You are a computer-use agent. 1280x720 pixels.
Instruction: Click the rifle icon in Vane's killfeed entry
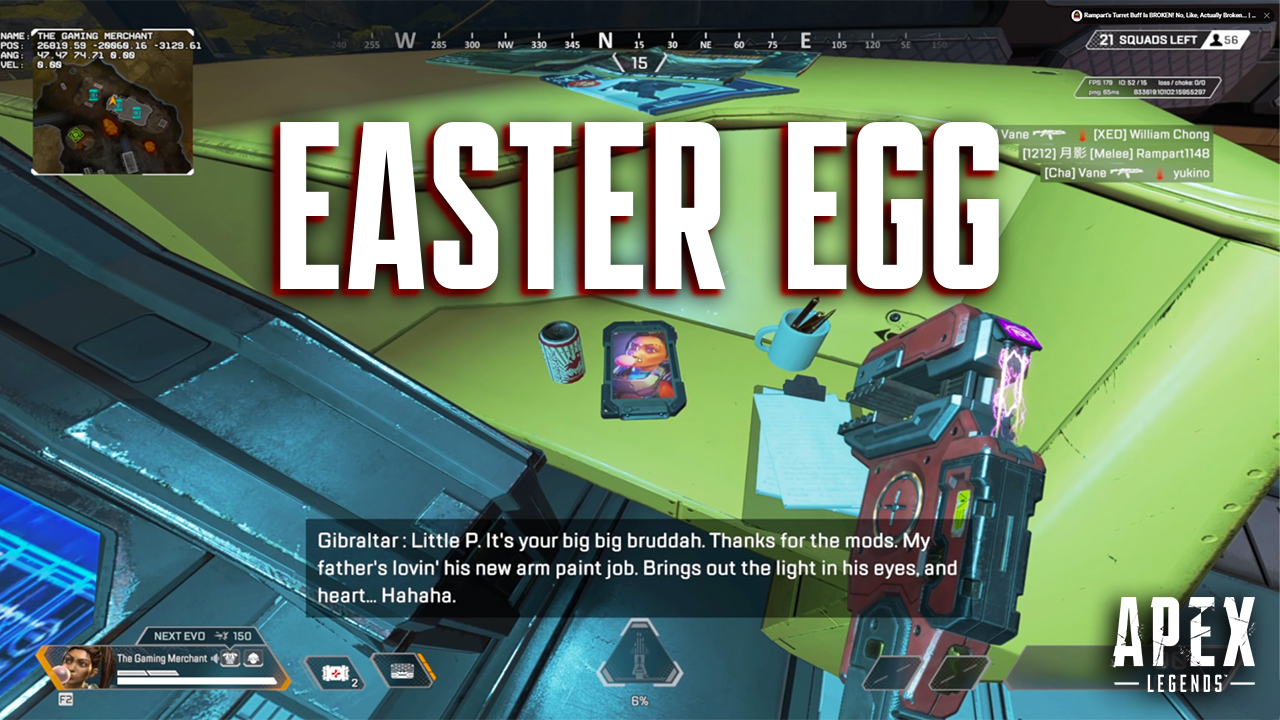click(1048, 135)
